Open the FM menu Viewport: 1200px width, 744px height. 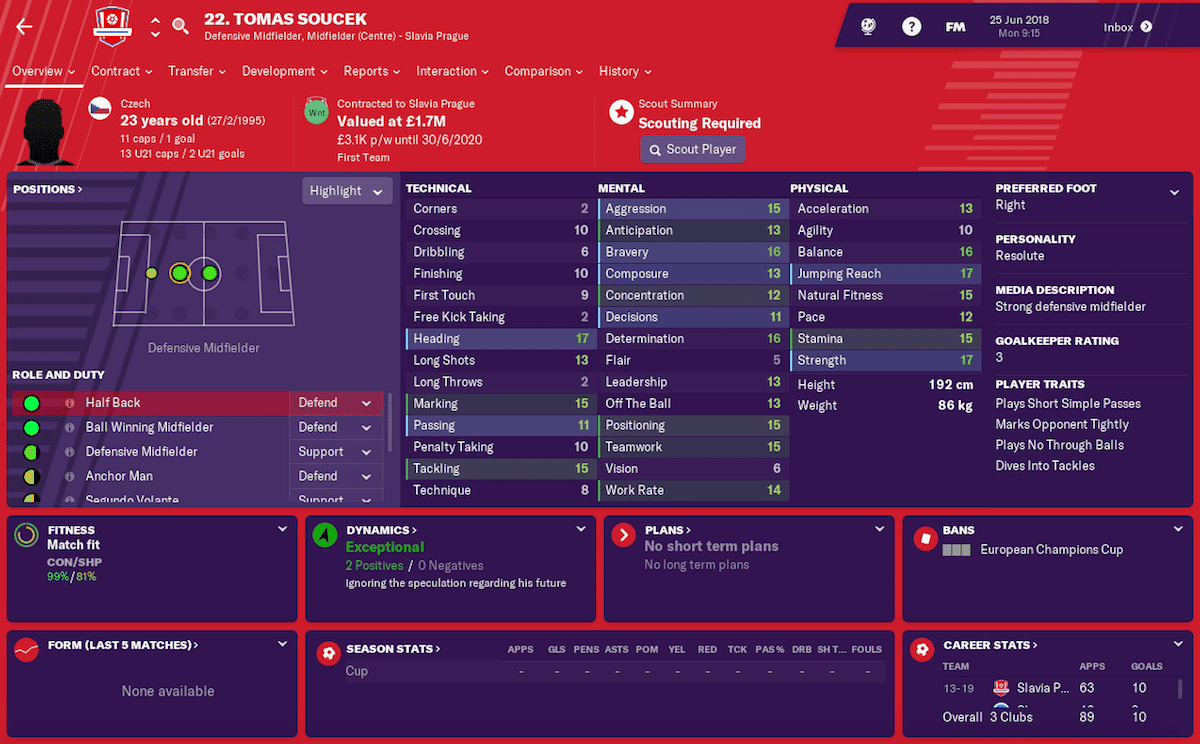[955, 28]
